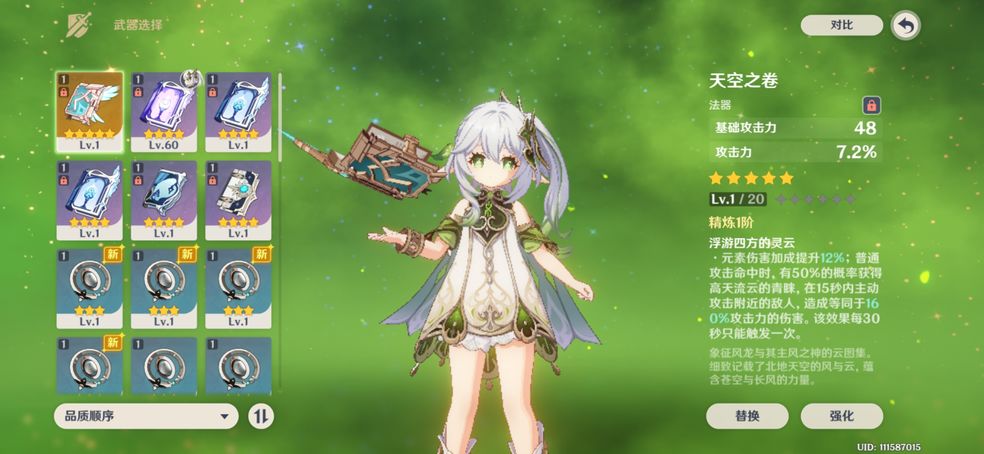This screenshot has height=454, width=984.
Task: Pick the dark blue swirl-cover catalyst
Action: [163, 198]
